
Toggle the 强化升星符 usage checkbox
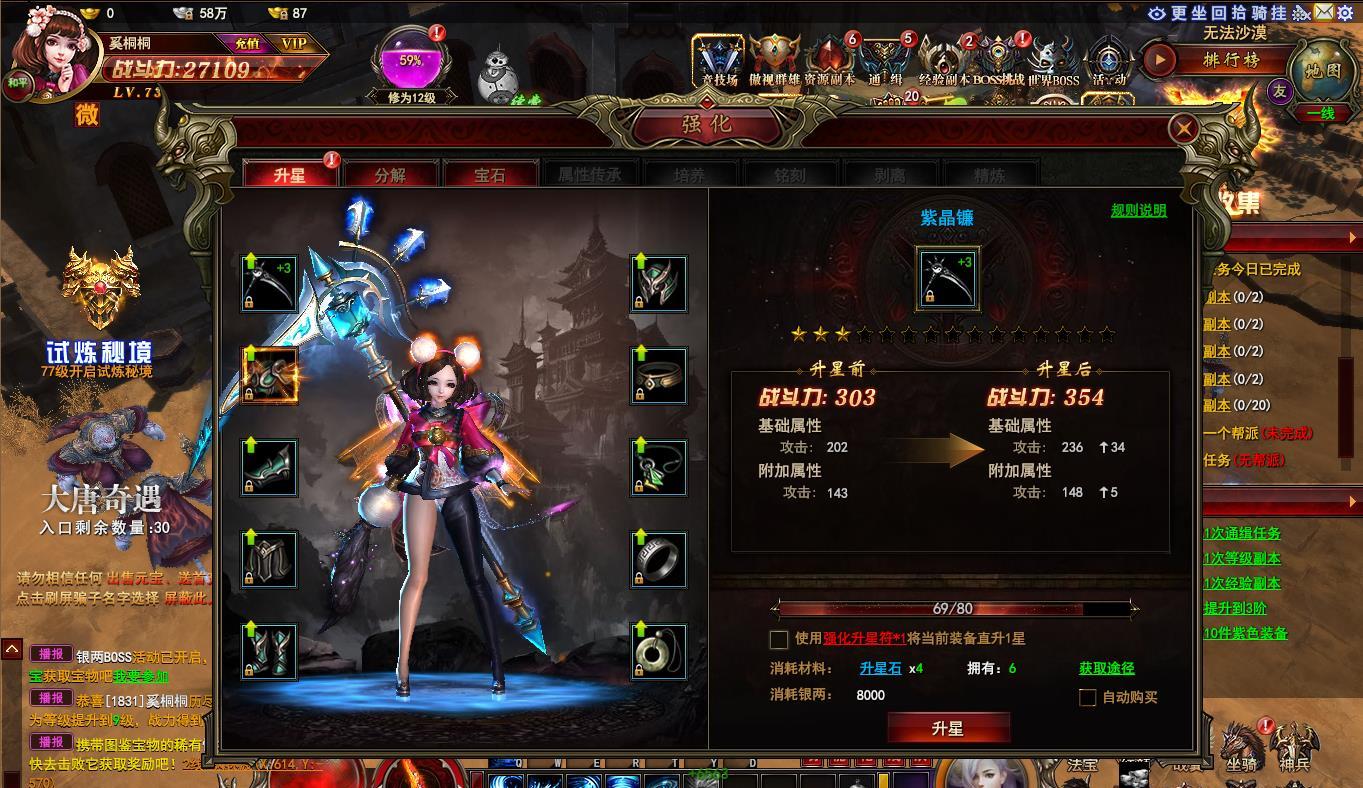point(779,639)
